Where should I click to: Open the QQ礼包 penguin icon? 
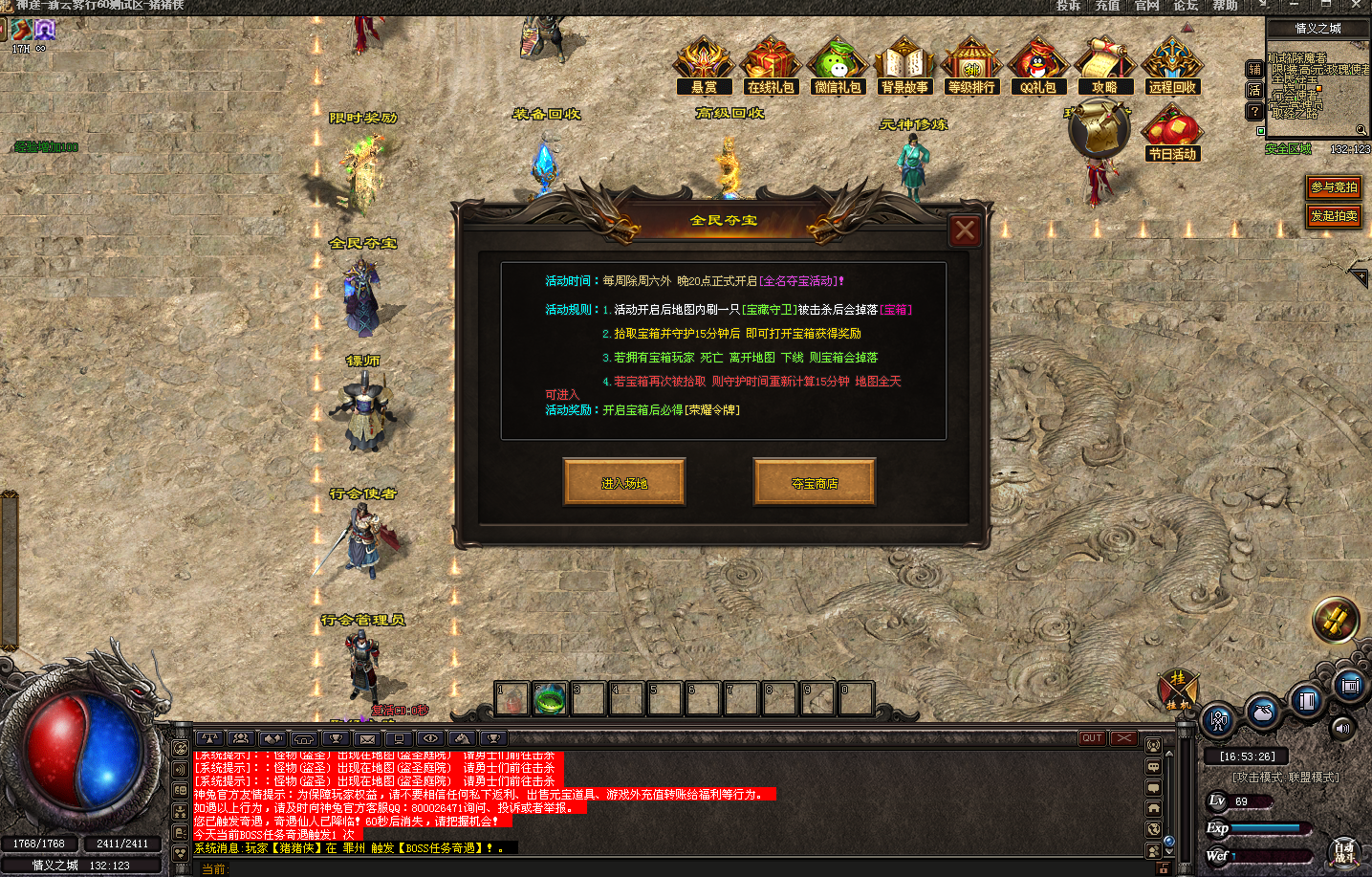point(1038,65)
